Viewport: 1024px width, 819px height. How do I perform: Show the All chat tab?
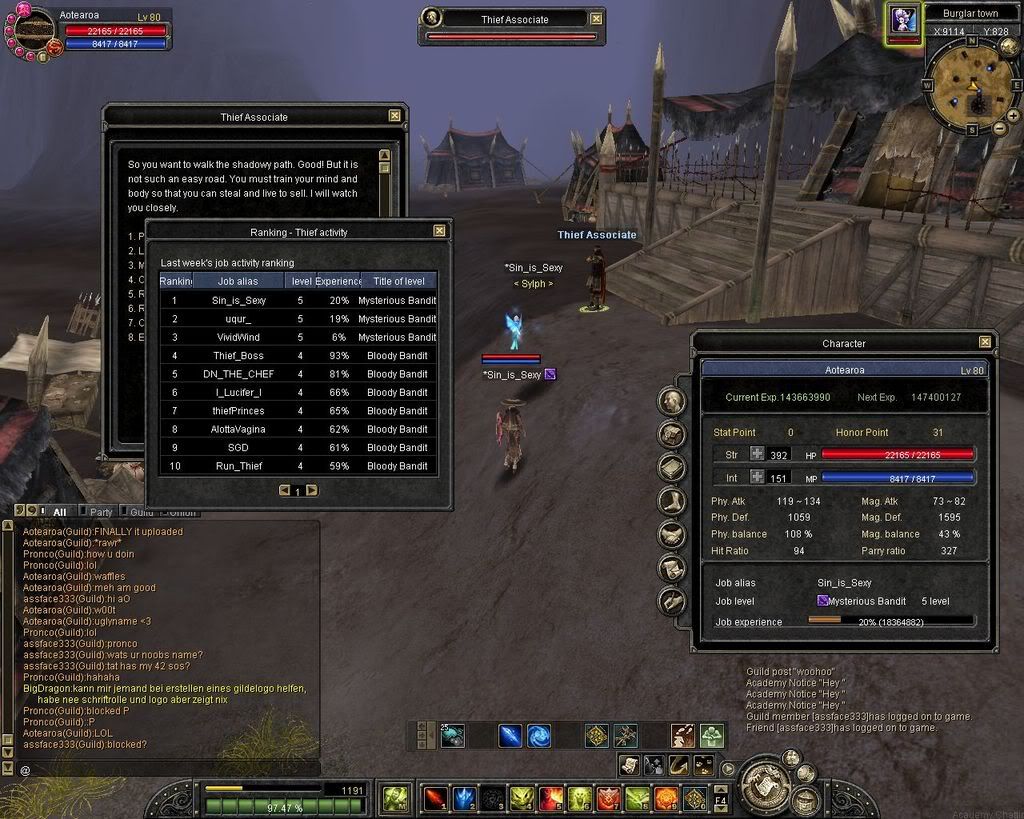(59, 512)
